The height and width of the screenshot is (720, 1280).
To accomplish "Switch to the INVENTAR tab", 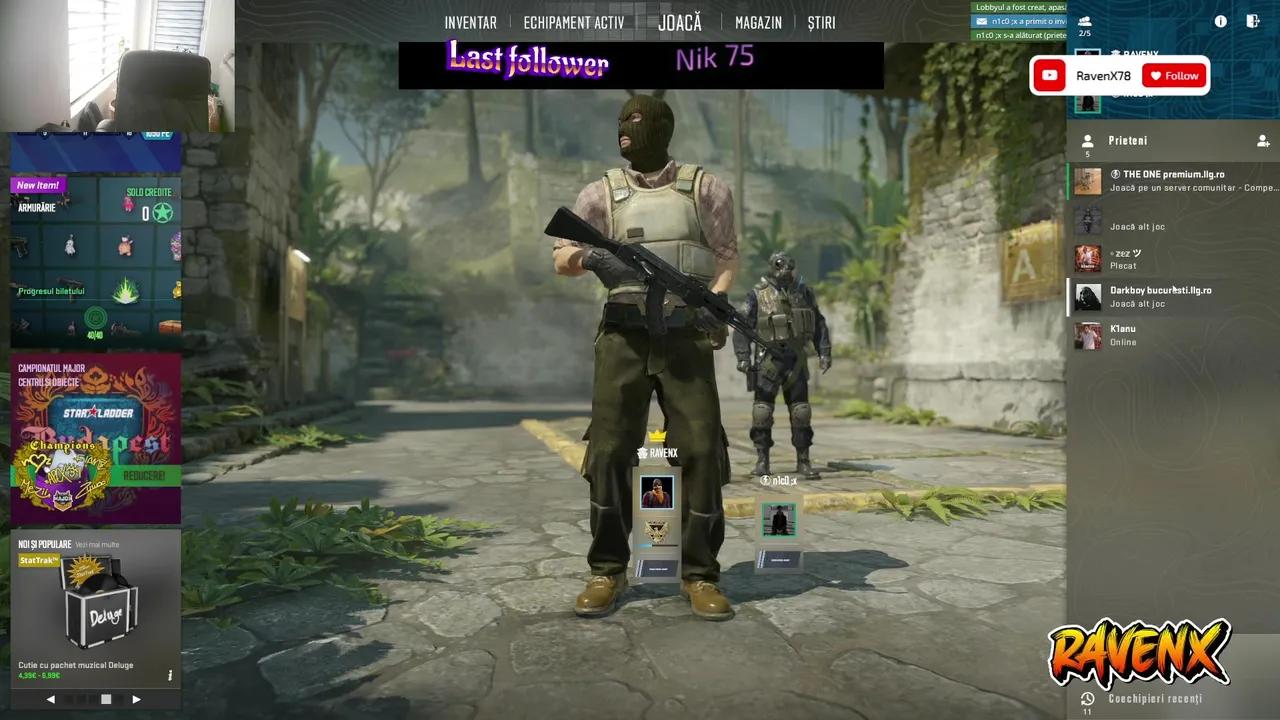I will click(470, 22).
